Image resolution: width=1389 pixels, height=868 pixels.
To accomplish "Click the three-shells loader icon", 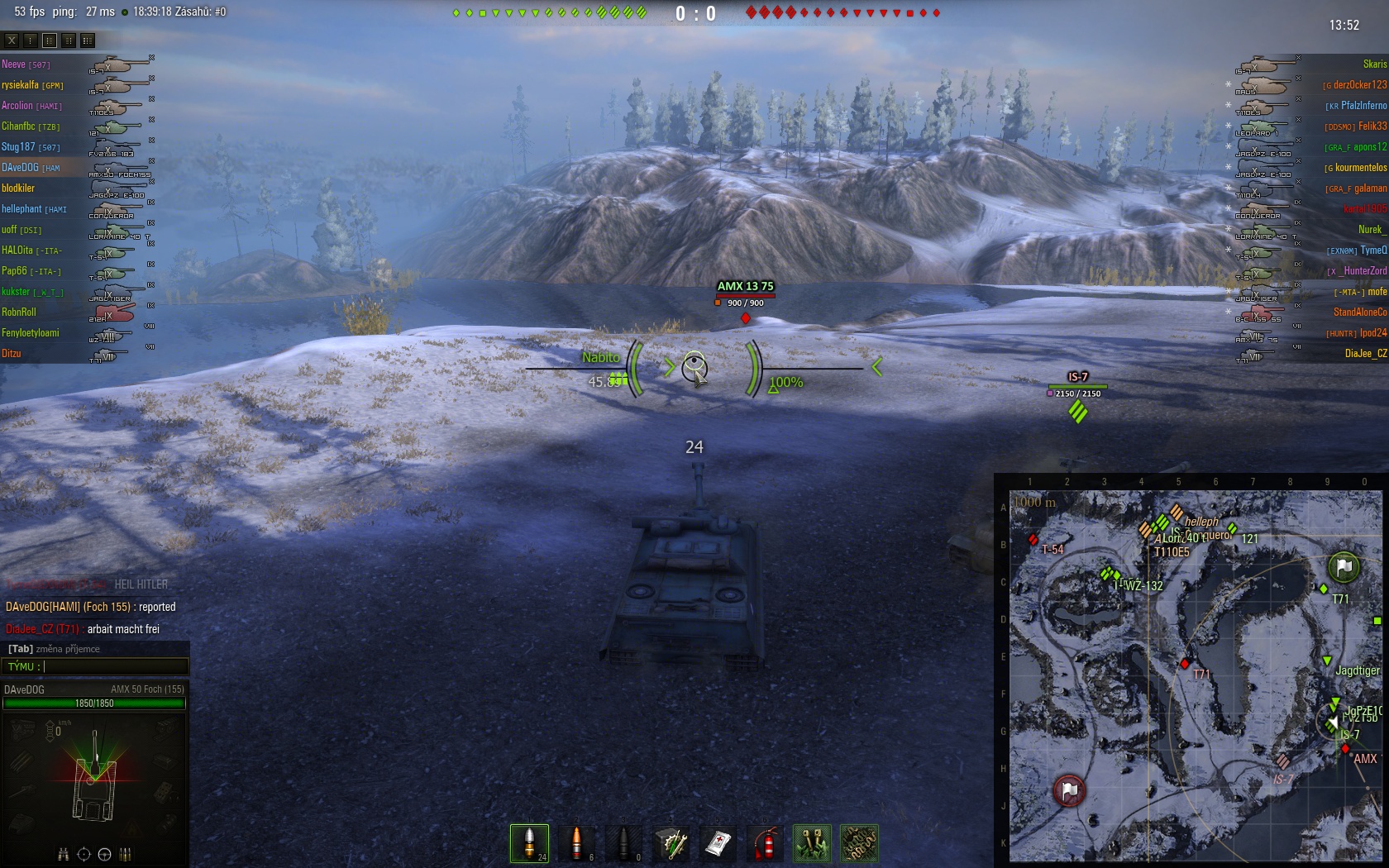I will [x=125, y=854].
